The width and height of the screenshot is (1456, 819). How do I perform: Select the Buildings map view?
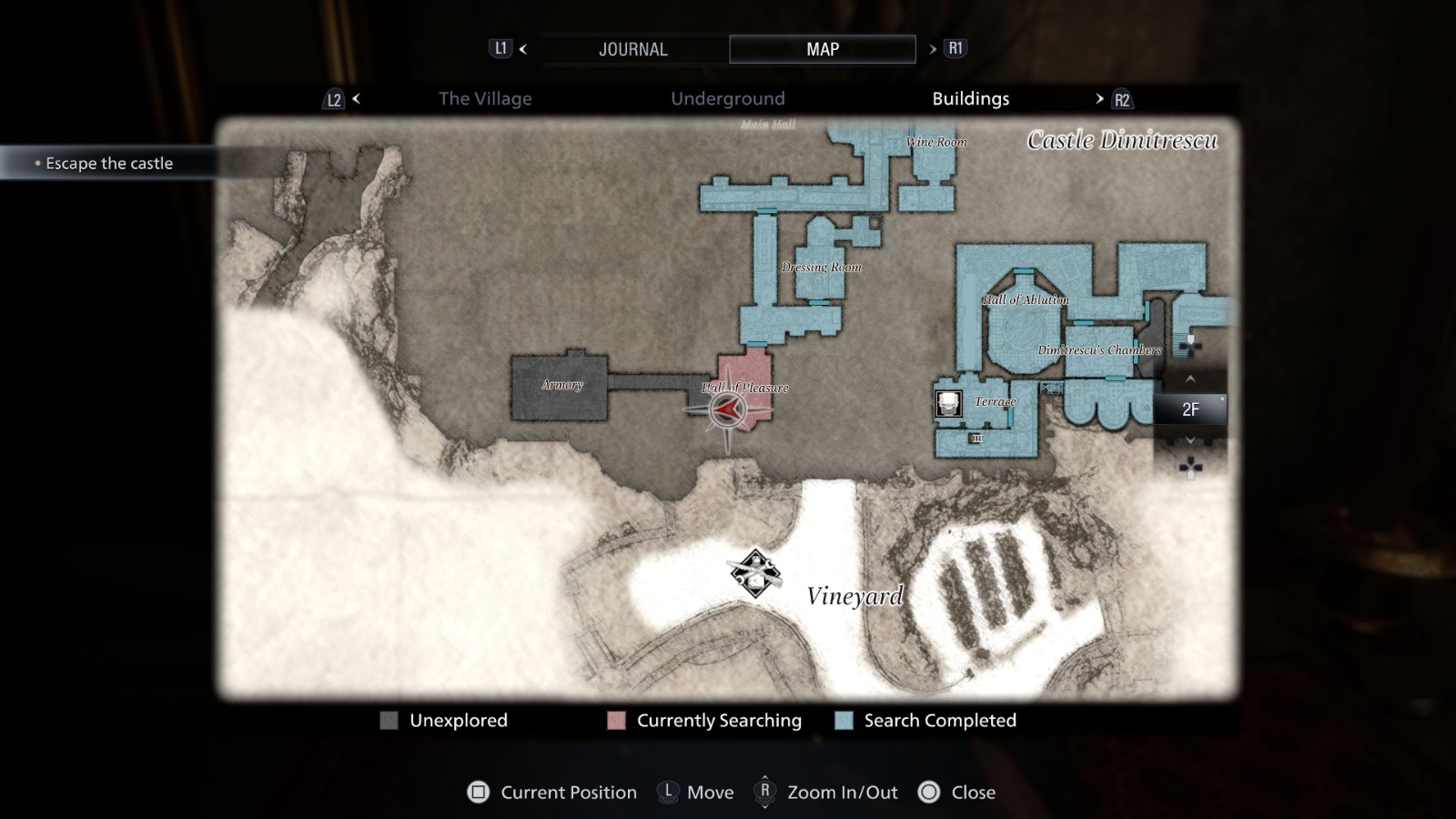[x=970, y=98]
